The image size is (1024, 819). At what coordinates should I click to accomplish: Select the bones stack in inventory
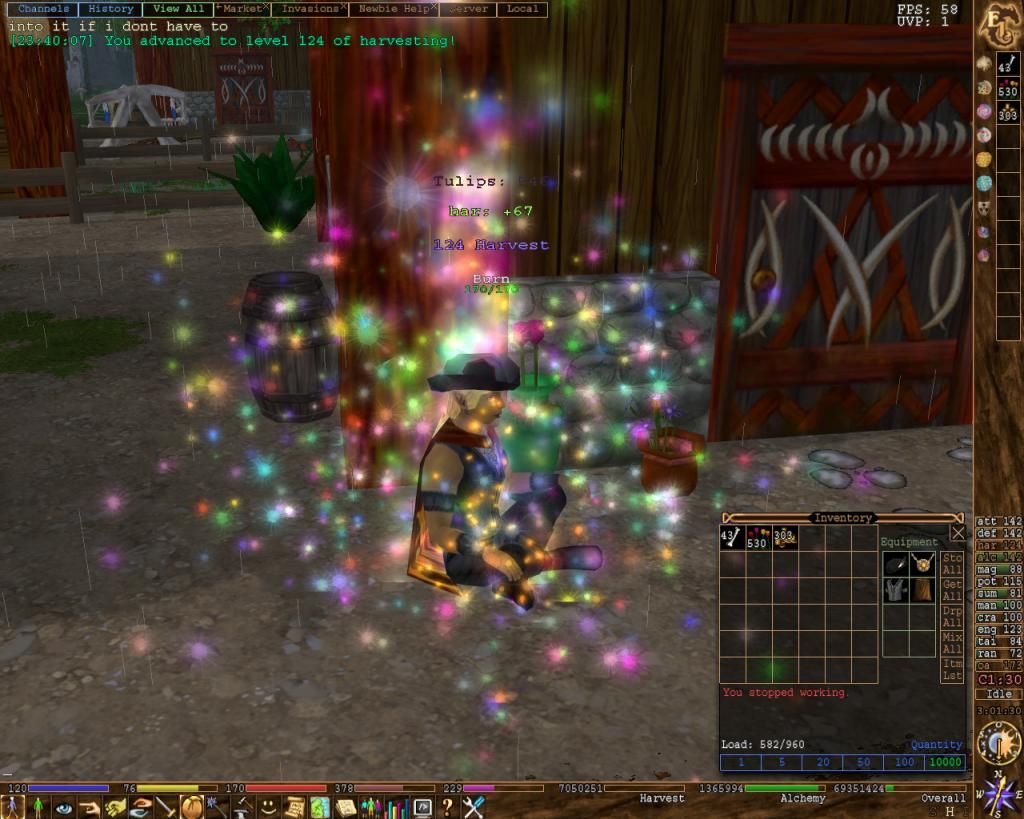pos(731,539)
